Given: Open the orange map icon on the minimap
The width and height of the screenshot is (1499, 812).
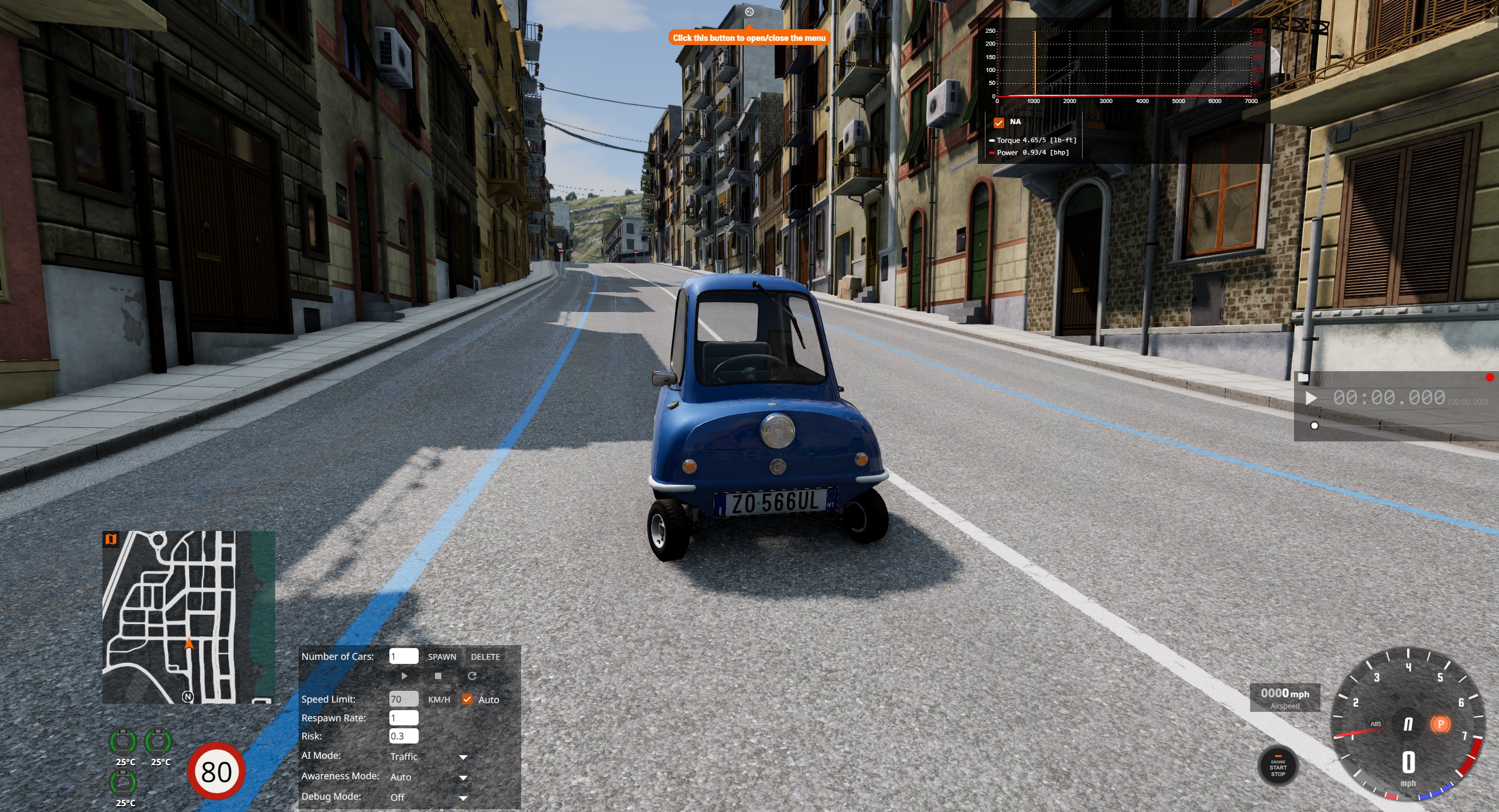Looking at the screenshot, I should click(x=111, y=539).
